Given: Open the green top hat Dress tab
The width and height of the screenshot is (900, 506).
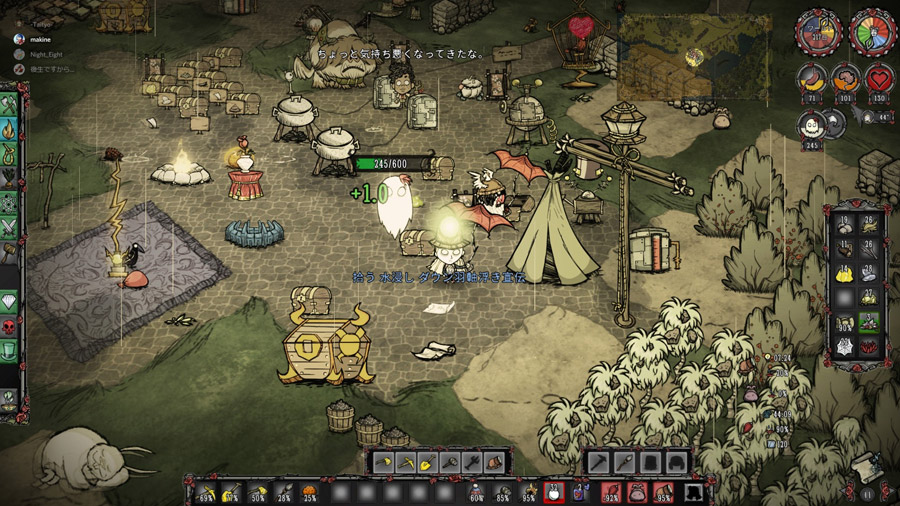Looking at the screenshot, I should pyautogui.click(x=11, y=352).
